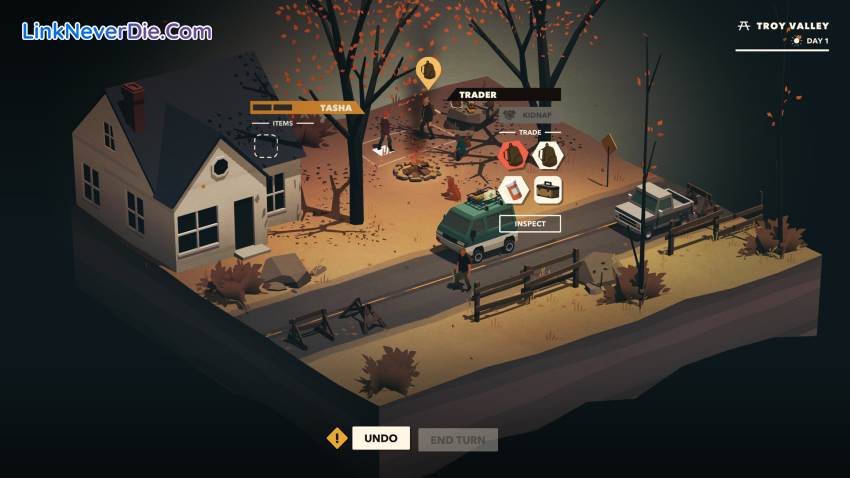
Task: Click the backpack map pin marker
Action: (428, 71)
